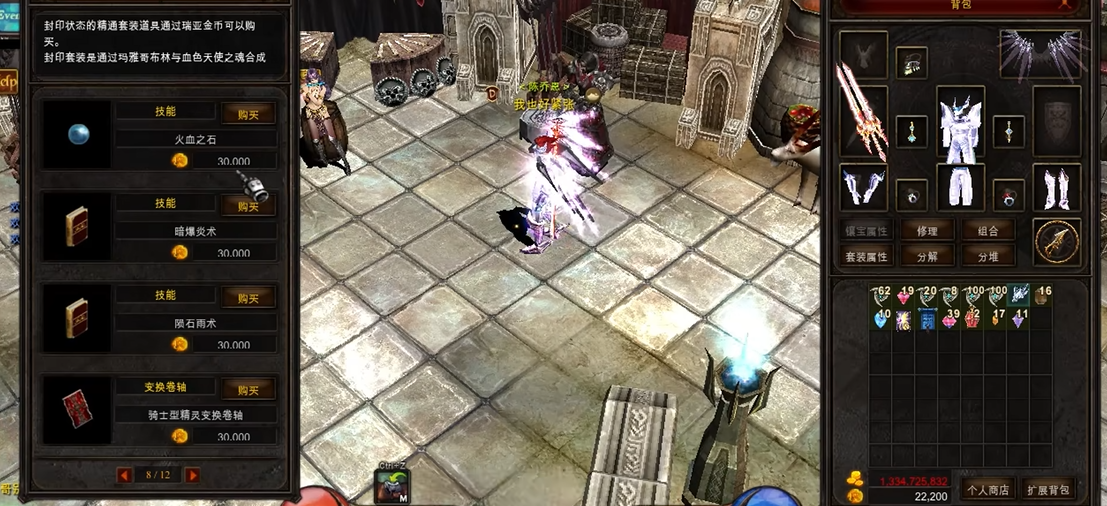The height and width of the screenshot is (506, 1107).
Task: Click the round golden spear emblem button
Action: point(1057,241)
